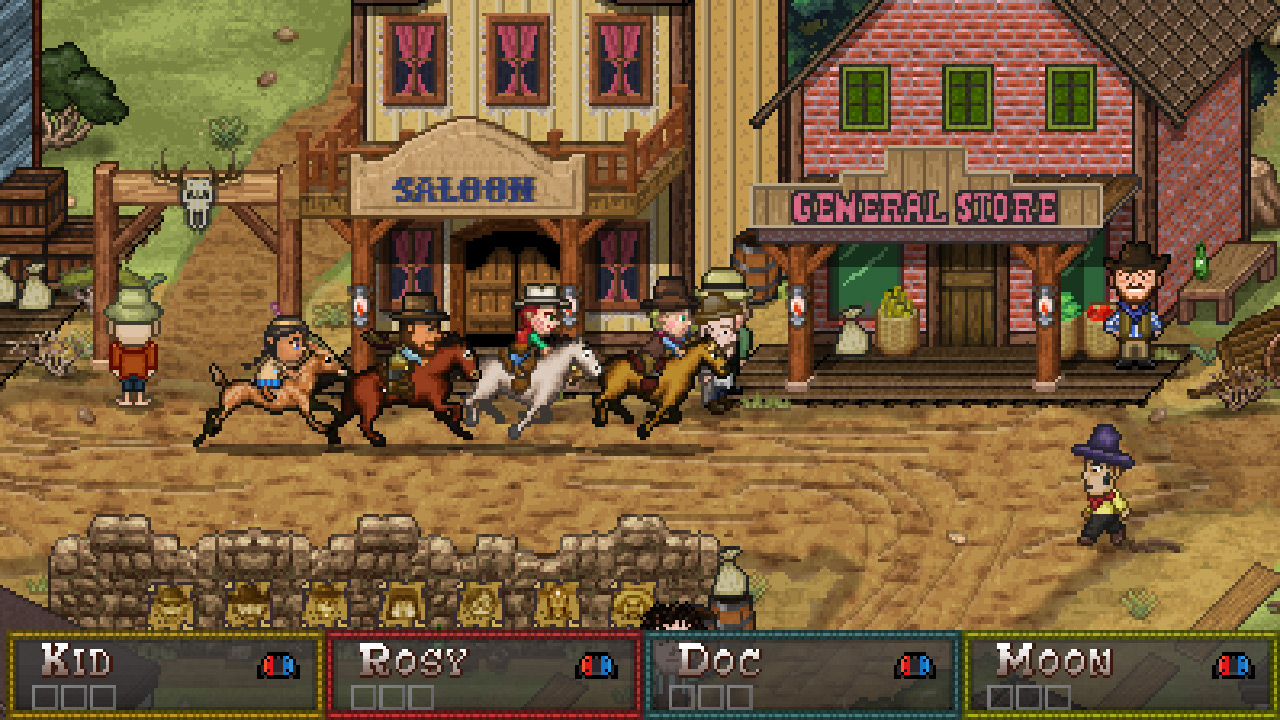The image size is (1280, 720).
Task: Click the Joy-Con icon on Kid's panel
Action: coord(276,665)
